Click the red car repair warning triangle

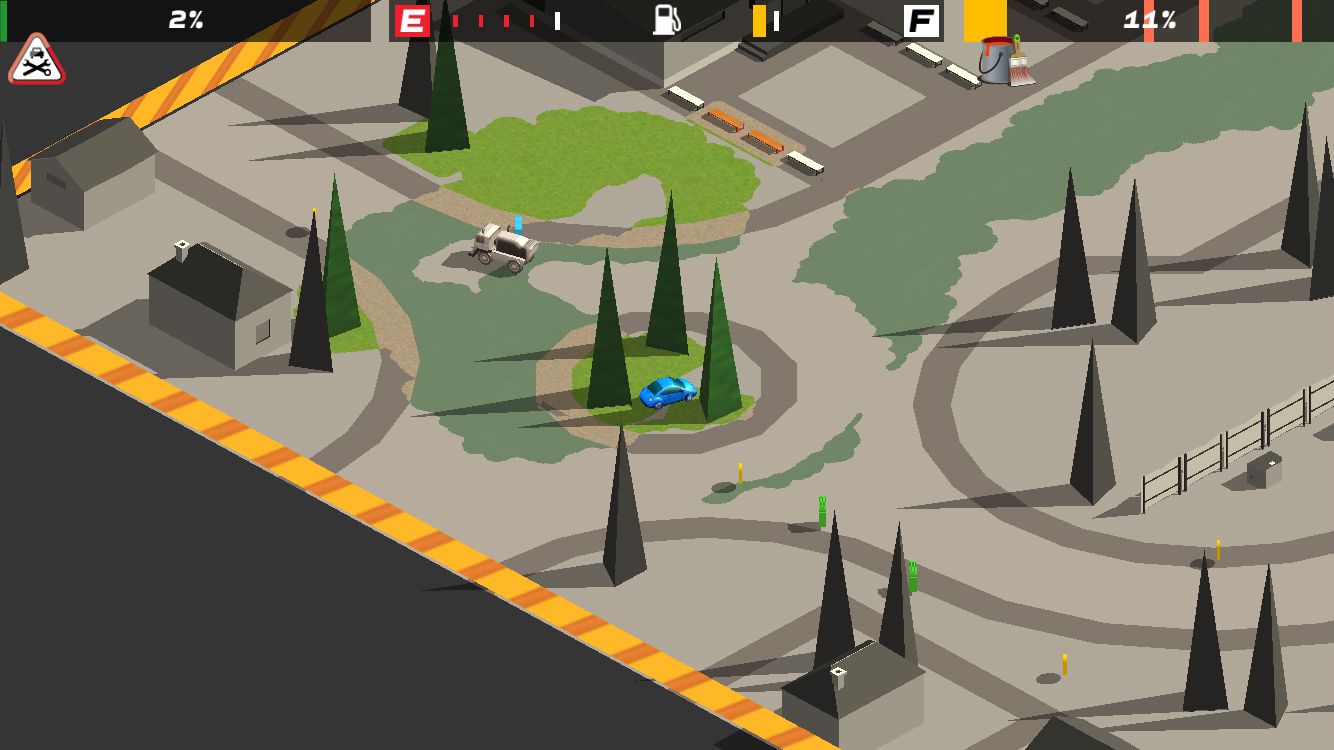click(37, 61)
